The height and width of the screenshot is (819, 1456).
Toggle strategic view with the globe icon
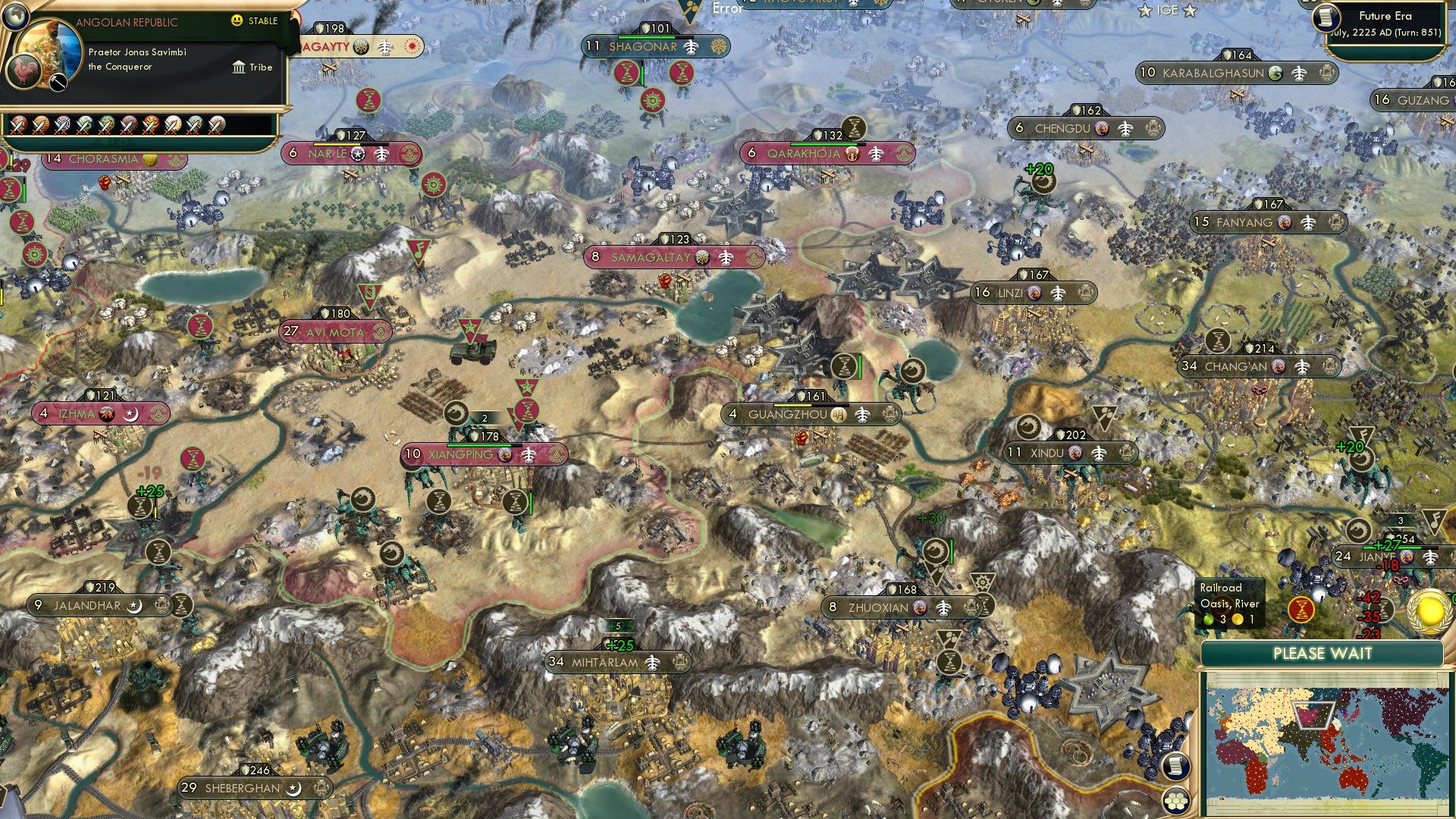(16, 16)
